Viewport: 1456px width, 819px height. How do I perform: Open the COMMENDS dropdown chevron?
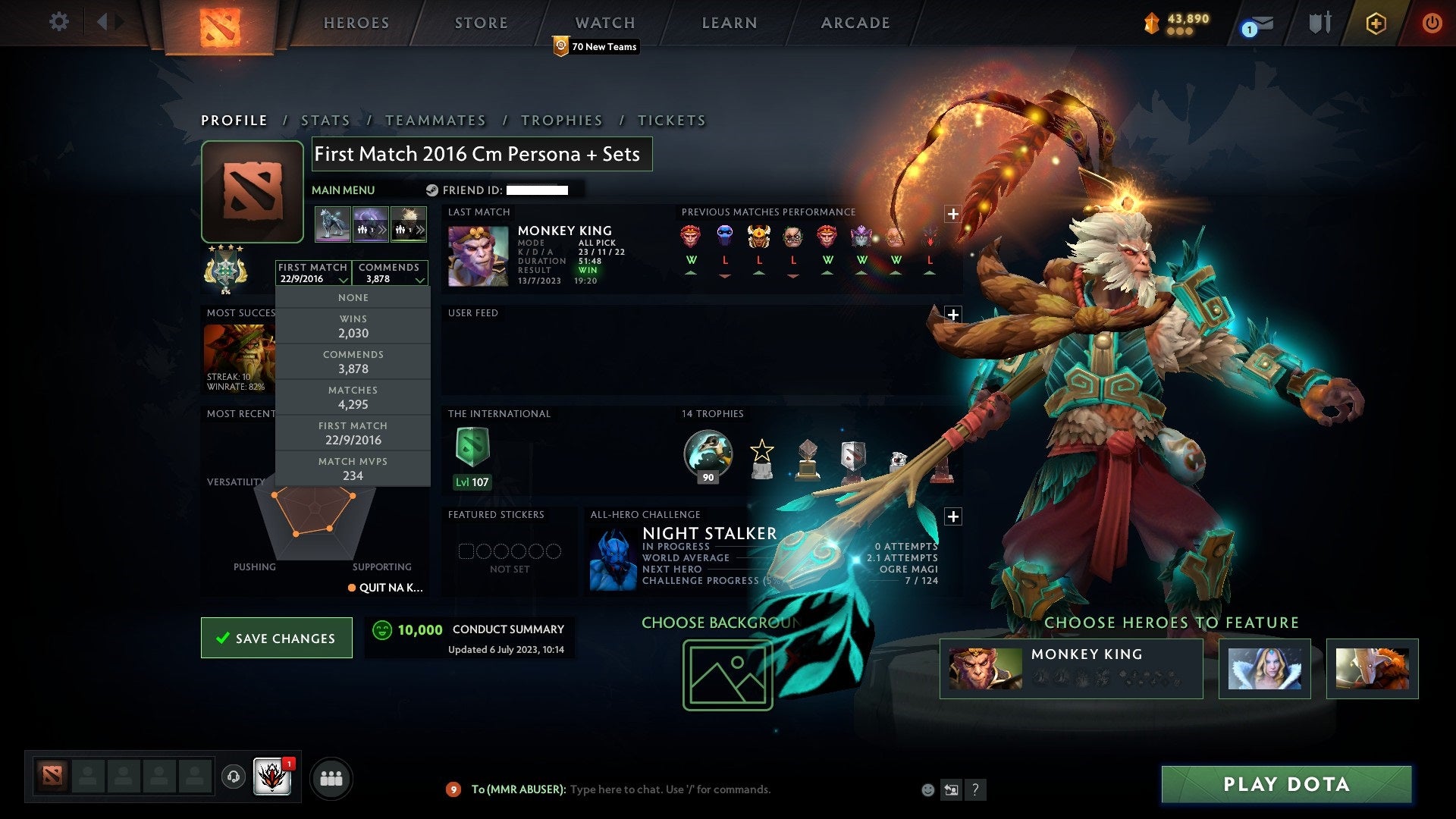click(422, 279)
